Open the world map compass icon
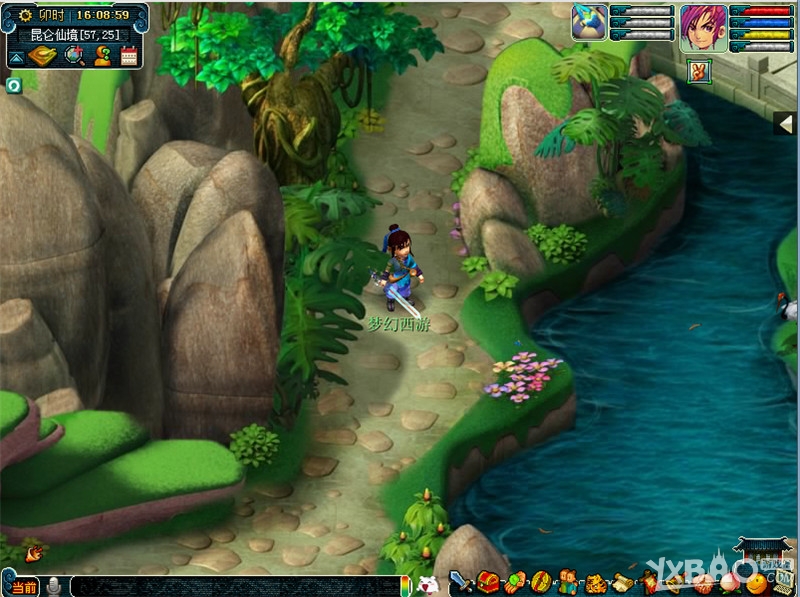 43,56
